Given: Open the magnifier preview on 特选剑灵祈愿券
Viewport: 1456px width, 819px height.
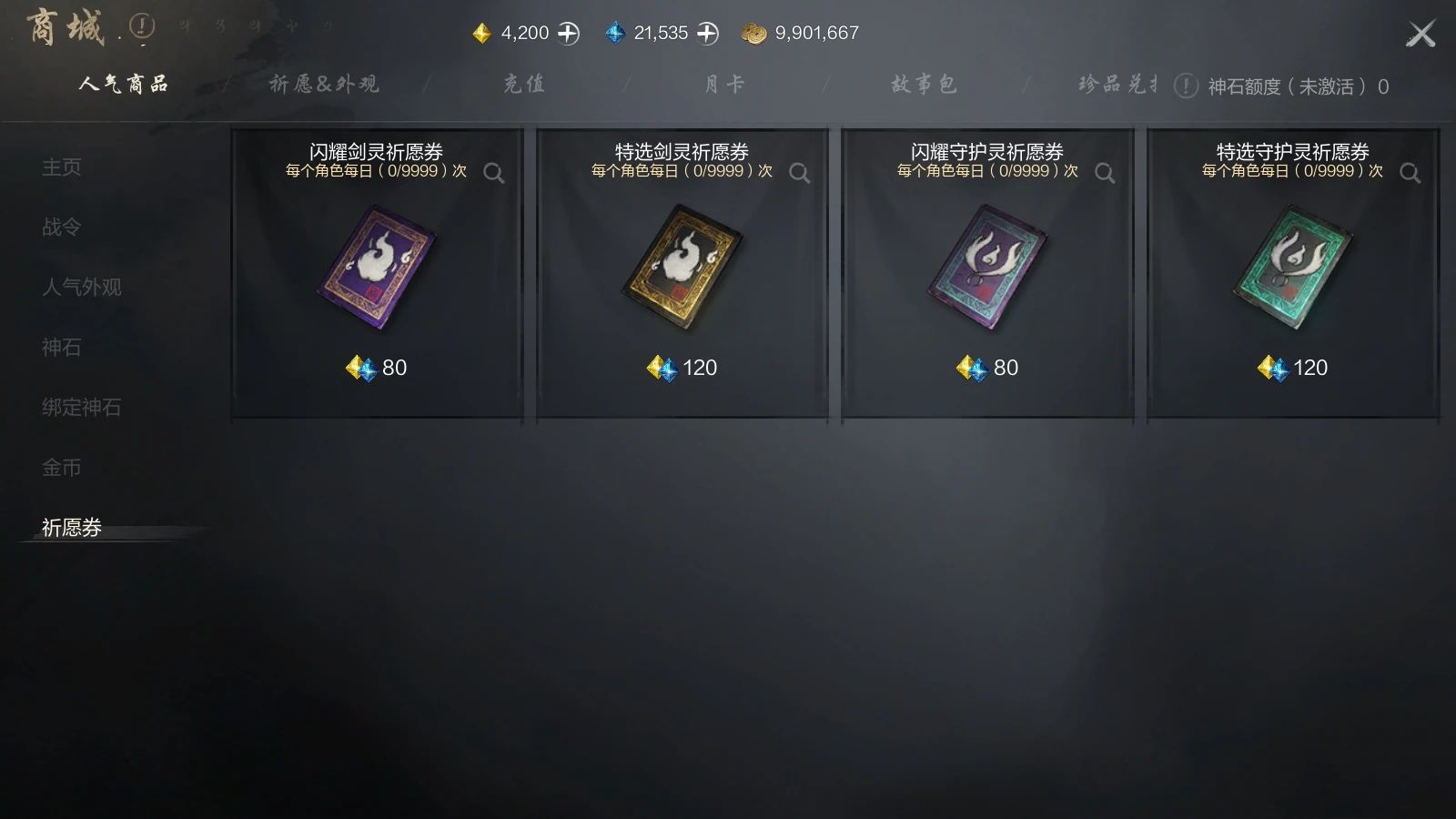Looking at the screenshot, I should click(800, 171).
